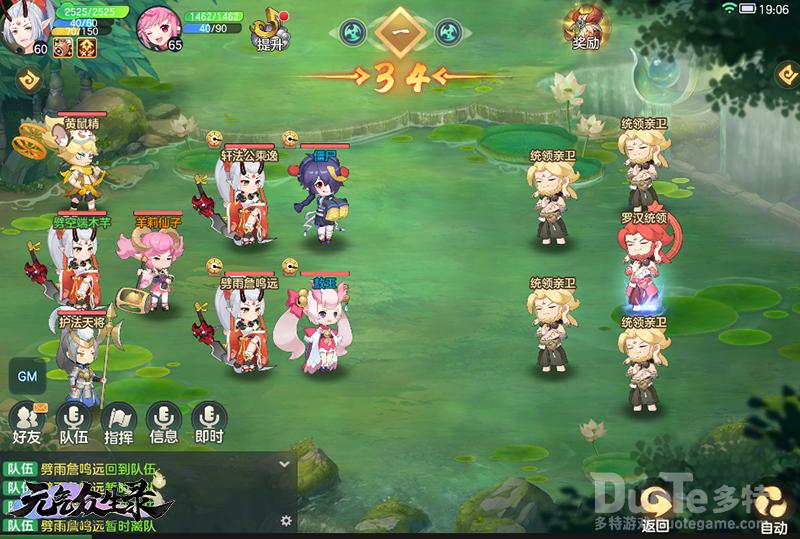Open the 指挥 command flag button
Image resolution: width=800 pixels, height=539 pixels.
point(119,421)
